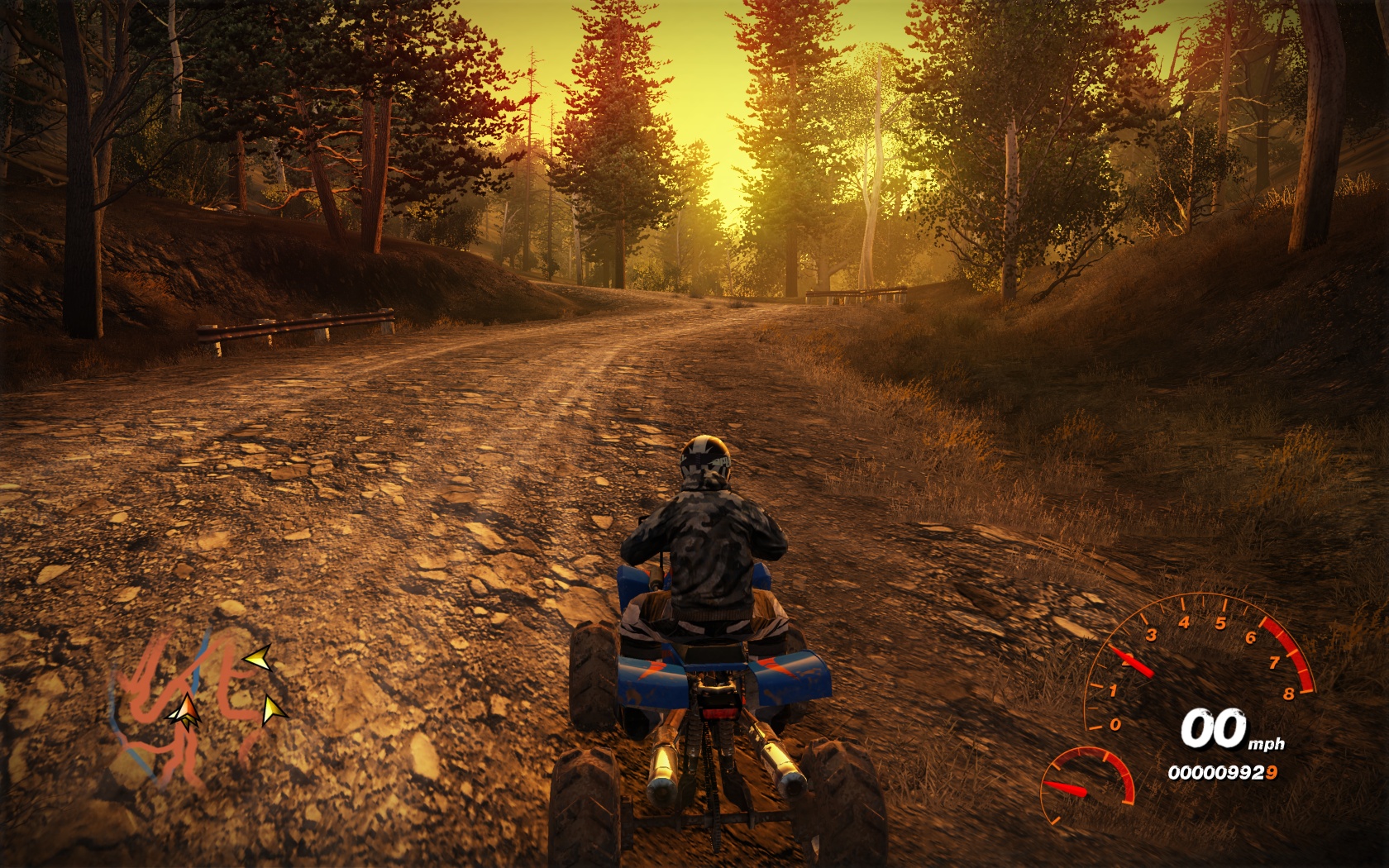1389x868 pixels.
Task: Click the upper-right yellow waypoint arrow on the minimap
Action: (257, 658)
